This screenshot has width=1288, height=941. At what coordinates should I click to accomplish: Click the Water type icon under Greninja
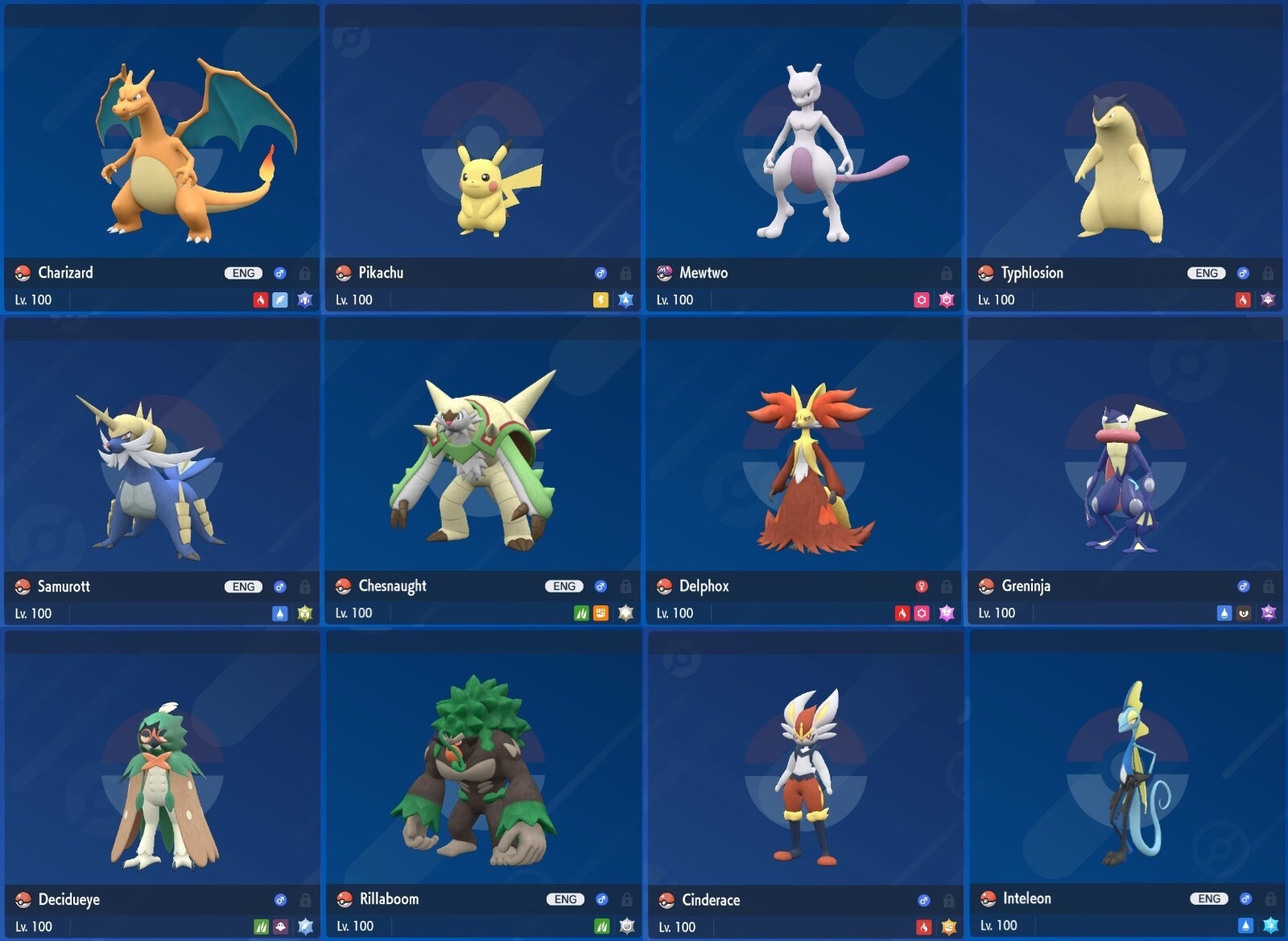[x=1224, y=613]
